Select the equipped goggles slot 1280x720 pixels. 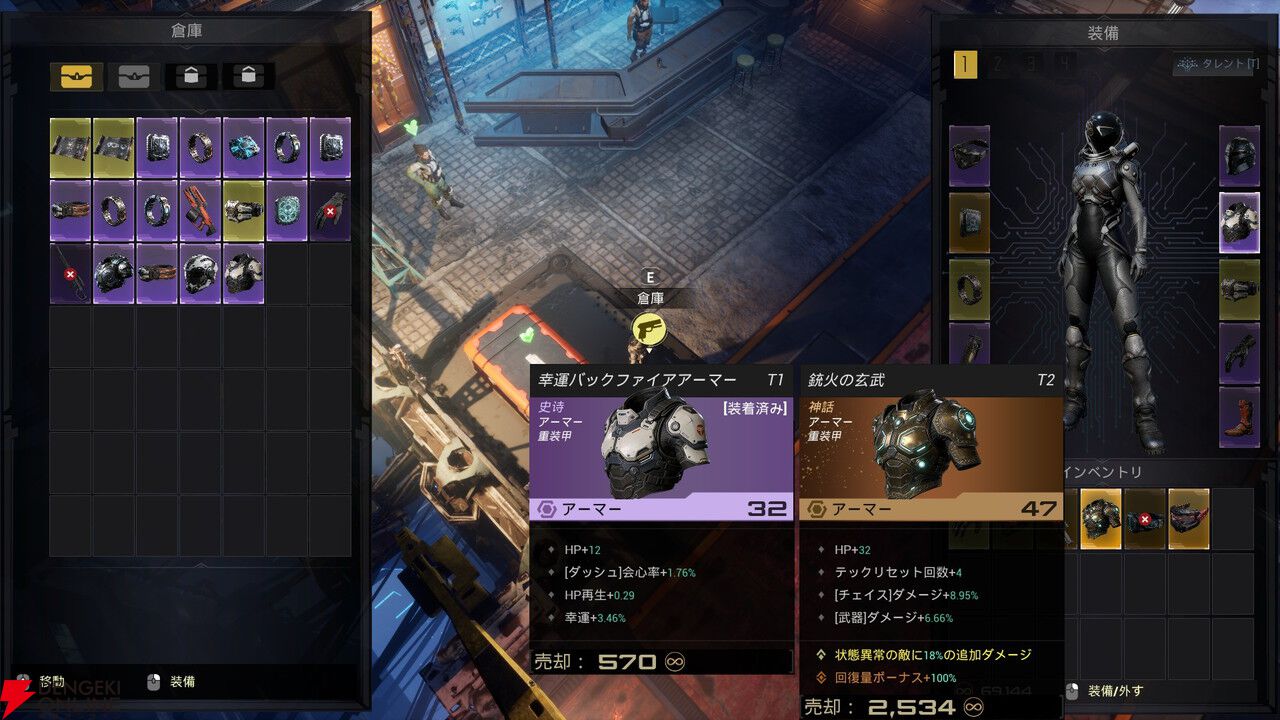pos(969,157)
